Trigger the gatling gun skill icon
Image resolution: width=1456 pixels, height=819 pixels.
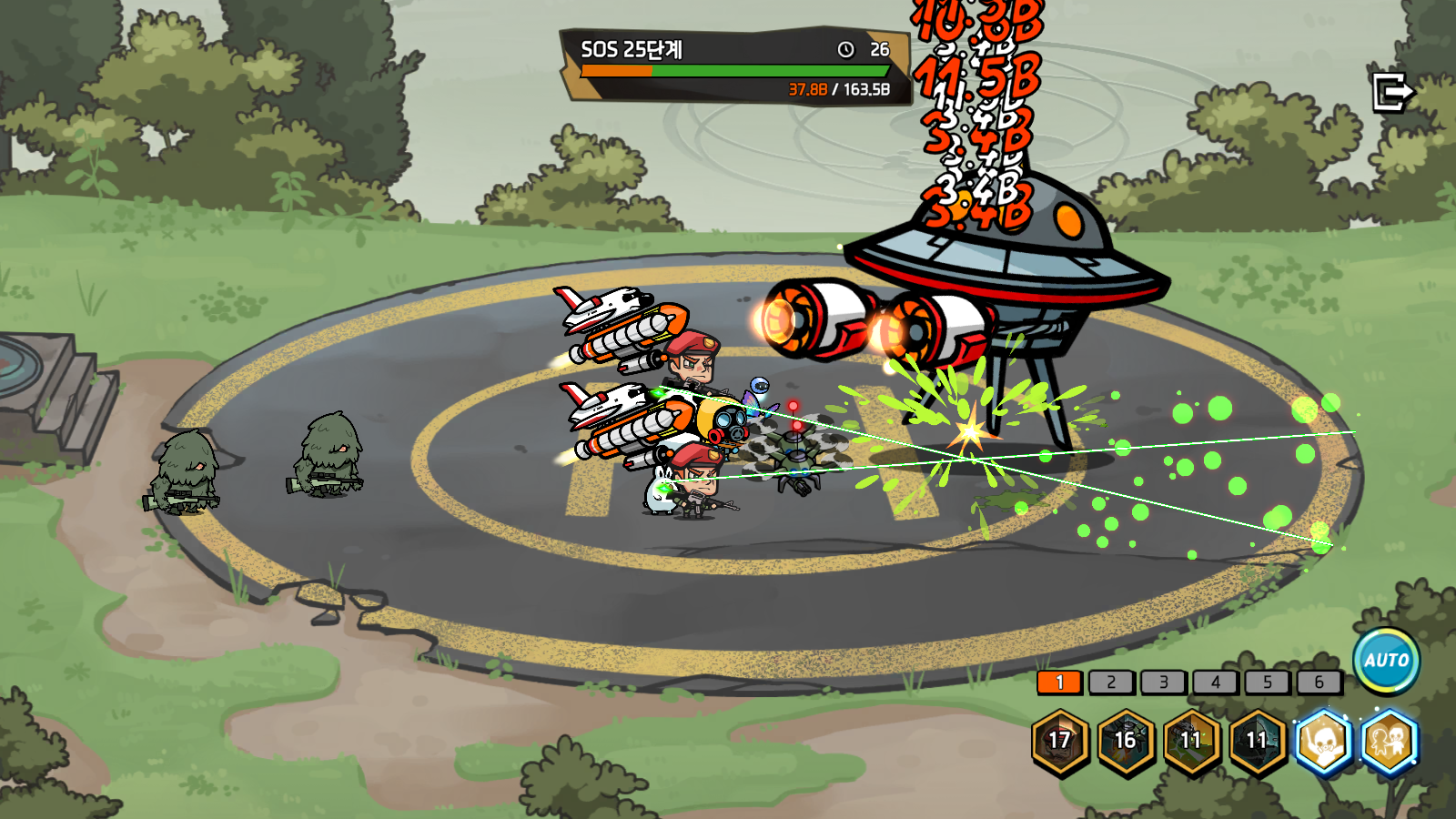pyautogui.click(x=1191, y=741)
